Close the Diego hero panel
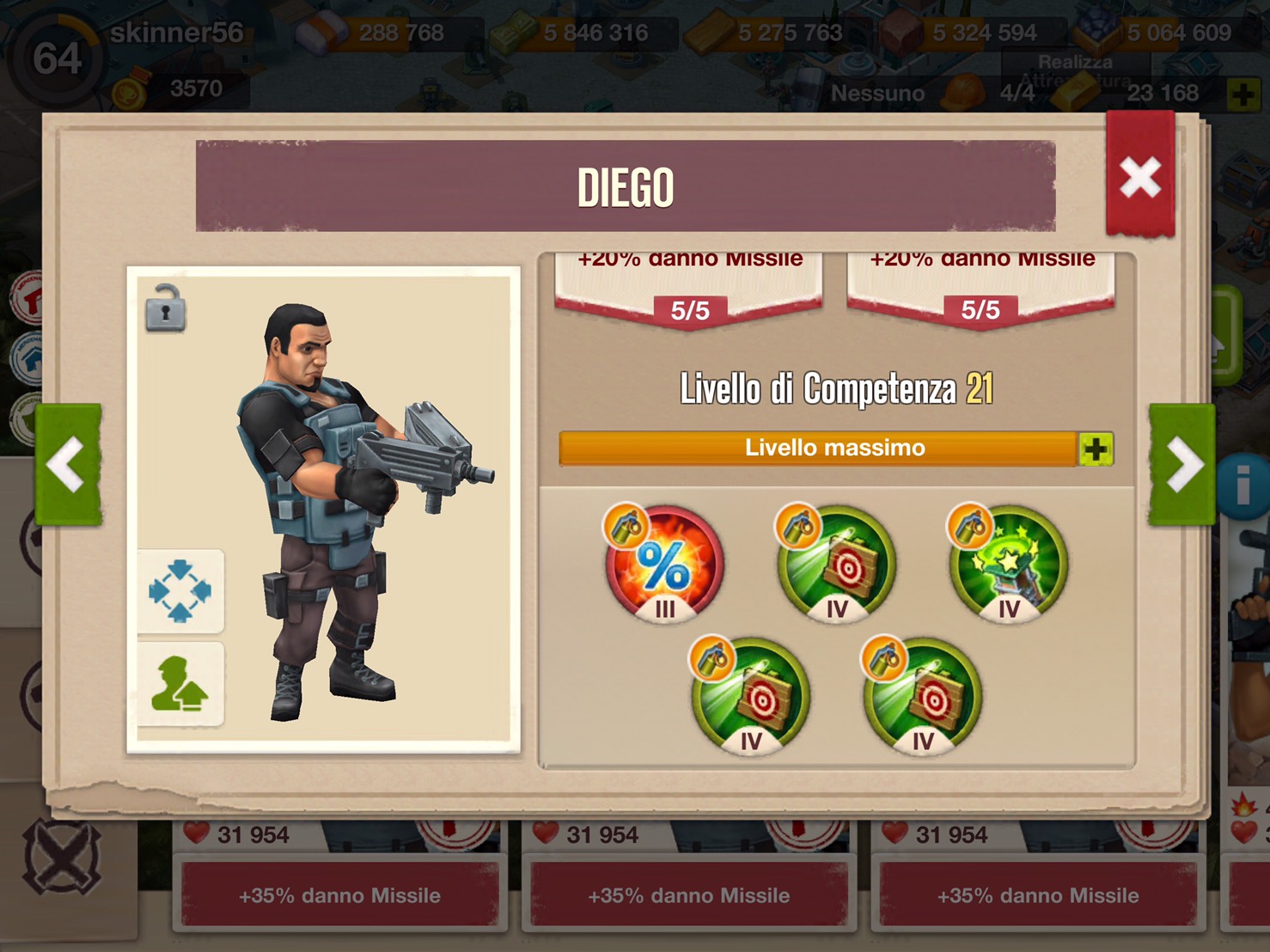The image size is (1270, 952). click(x=1139, y=178)
